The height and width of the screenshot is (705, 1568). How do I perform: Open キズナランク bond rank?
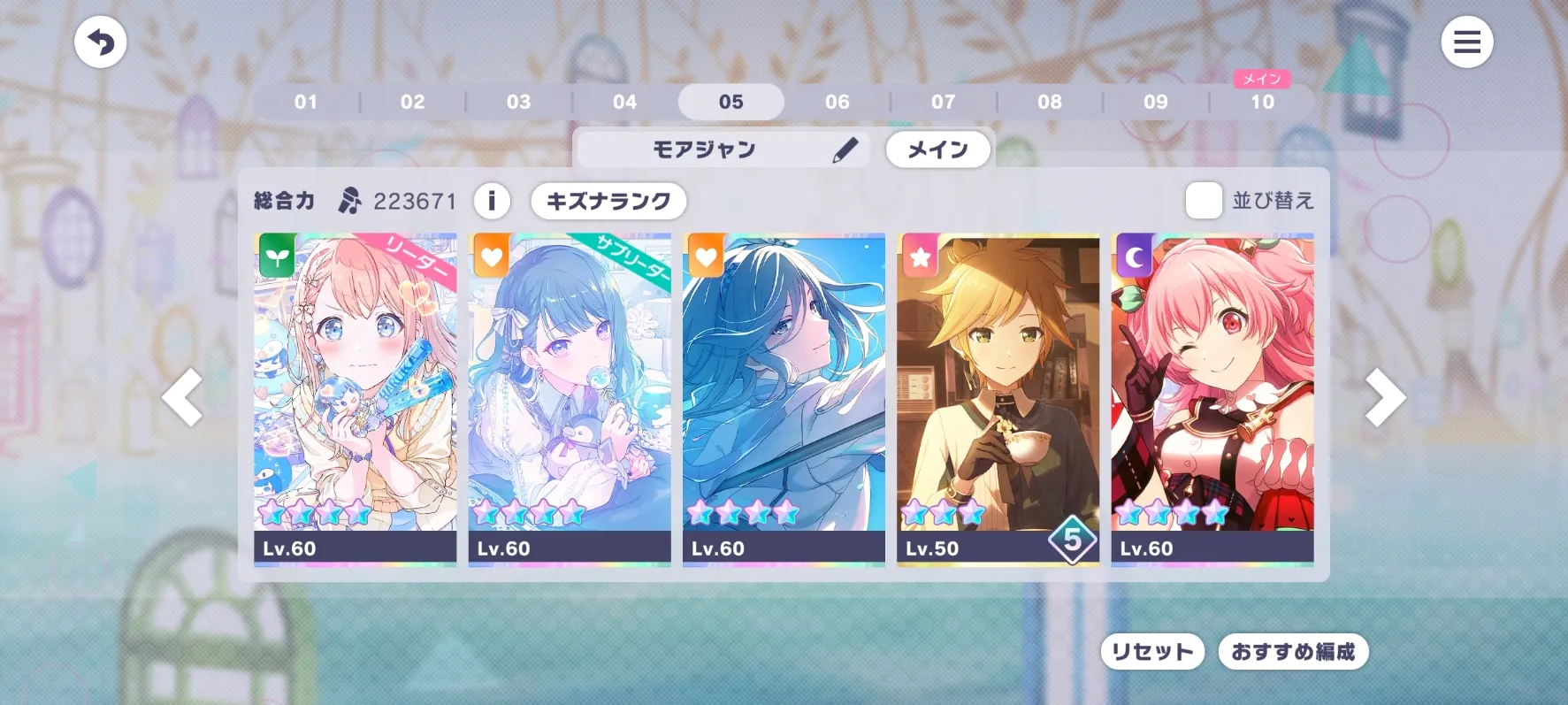tap(608, 201)
